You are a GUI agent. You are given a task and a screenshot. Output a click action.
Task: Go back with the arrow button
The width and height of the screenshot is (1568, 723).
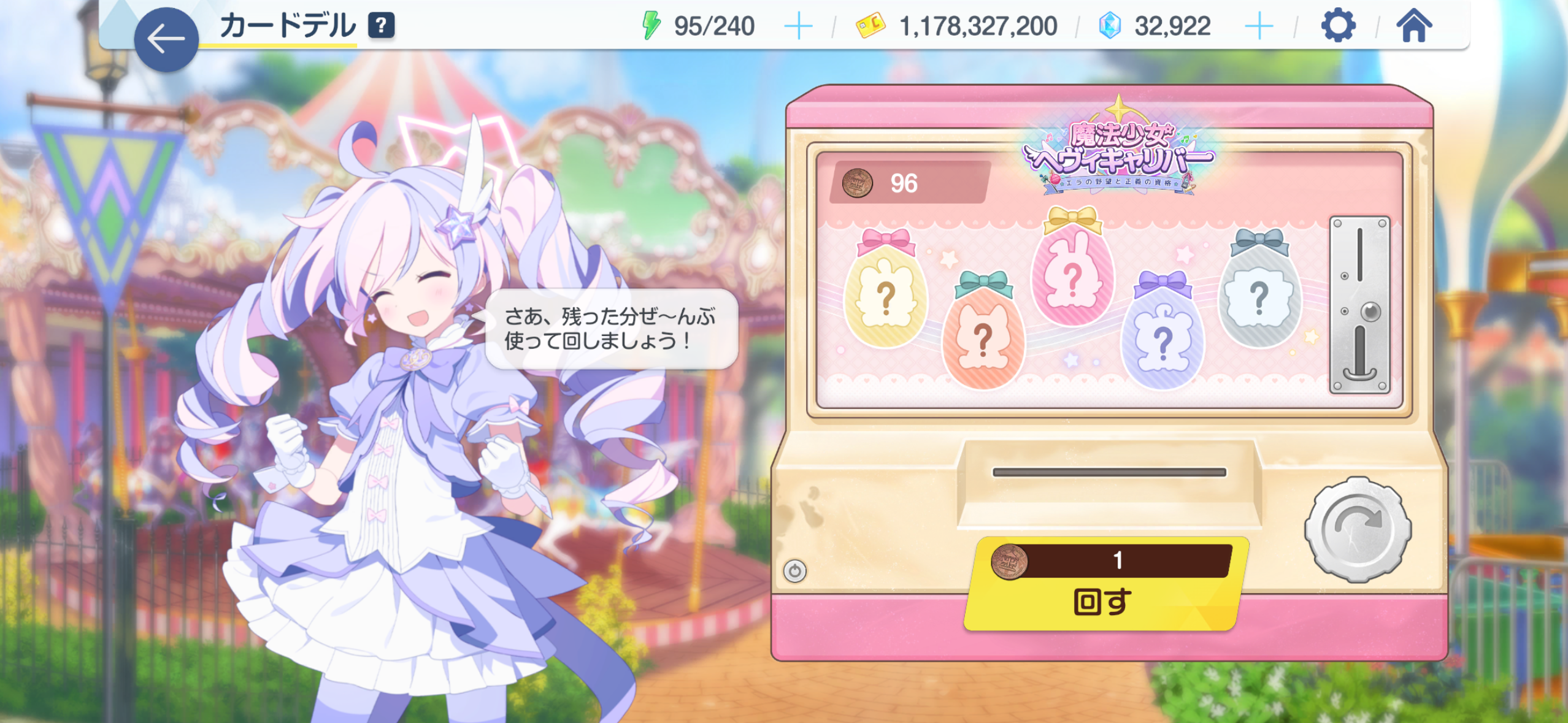tap(166, 39)
